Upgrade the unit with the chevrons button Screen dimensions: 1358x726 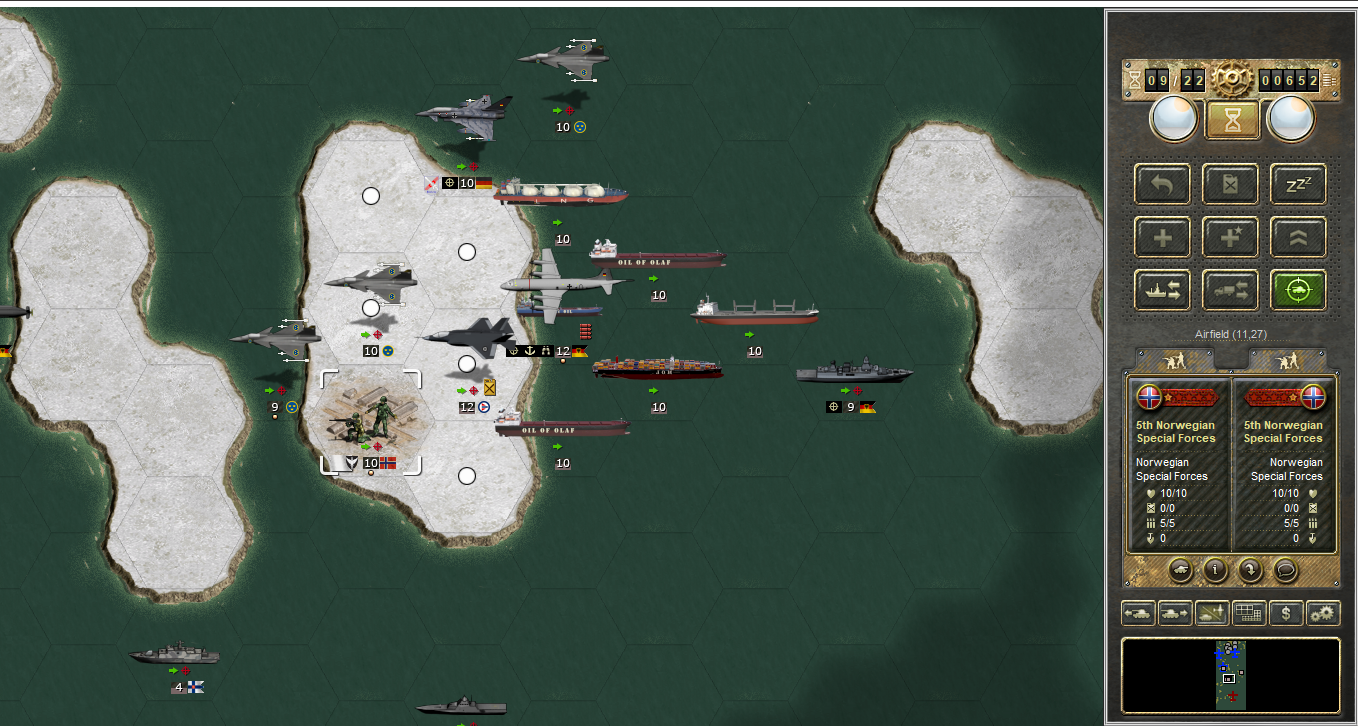click(1298, 237)
